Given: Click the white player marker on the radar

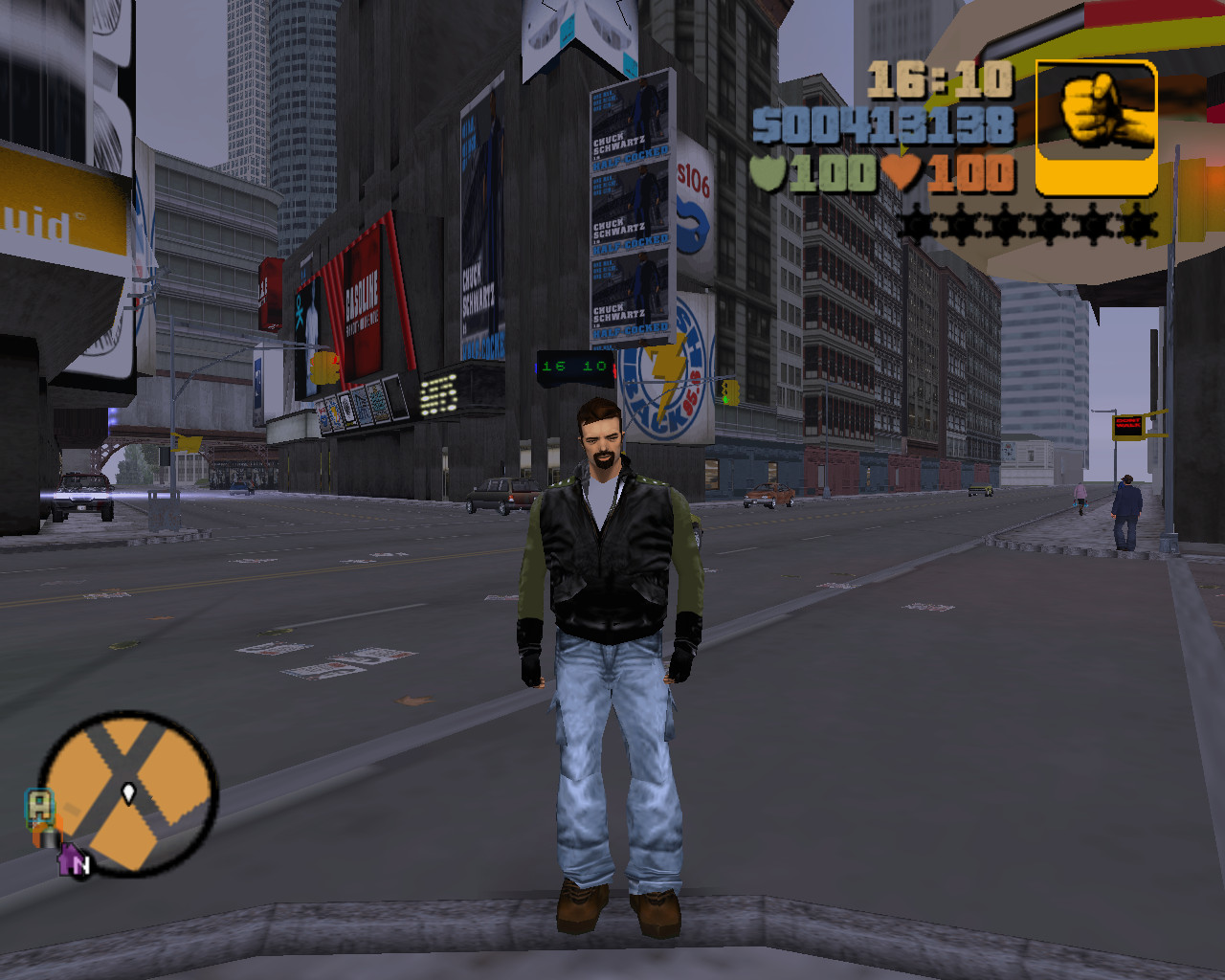Looking at the screenshot, I should pyautogui.click(x=128, y=792).
